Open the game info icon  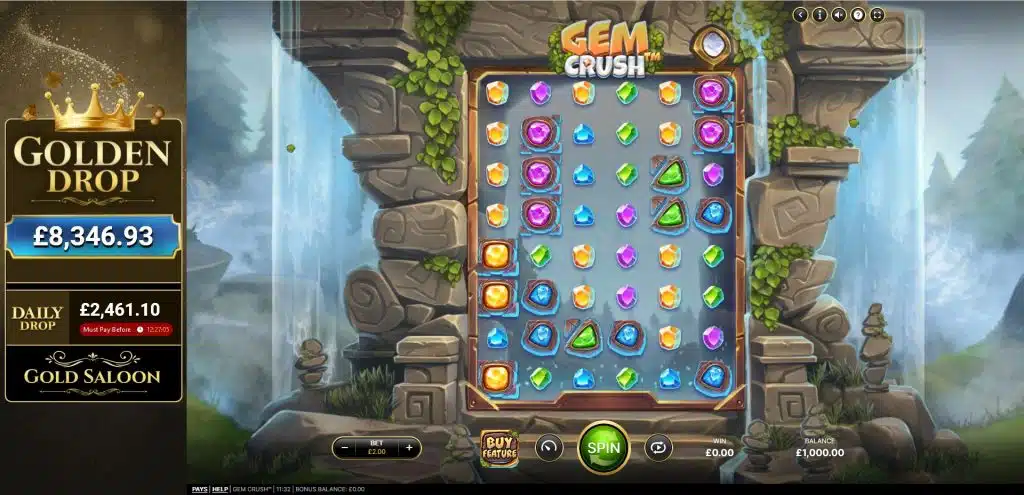click(x=820, y=14)
